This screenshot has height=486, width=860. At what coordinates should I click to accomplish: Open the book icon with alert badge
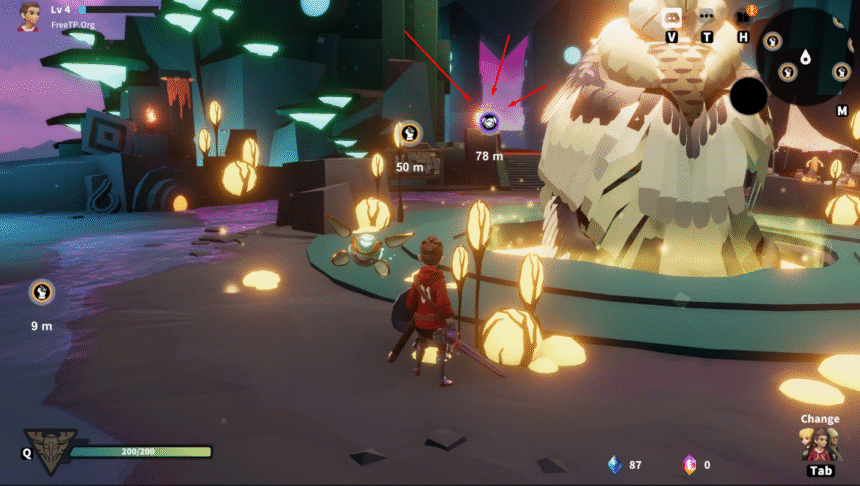pyautogui.click(x=744, y=15)
